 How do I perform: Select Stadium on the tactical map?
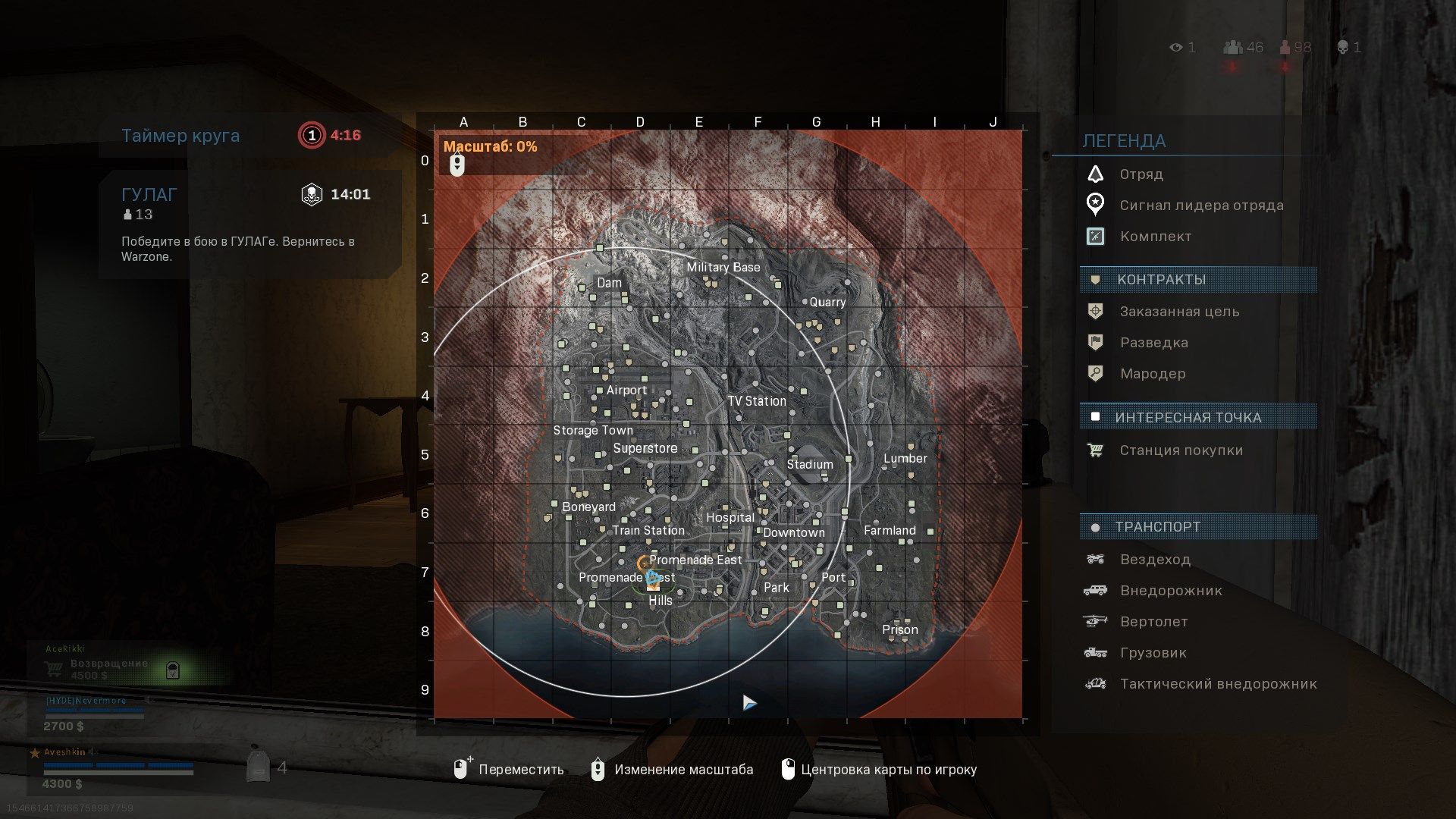click(809, 464)
